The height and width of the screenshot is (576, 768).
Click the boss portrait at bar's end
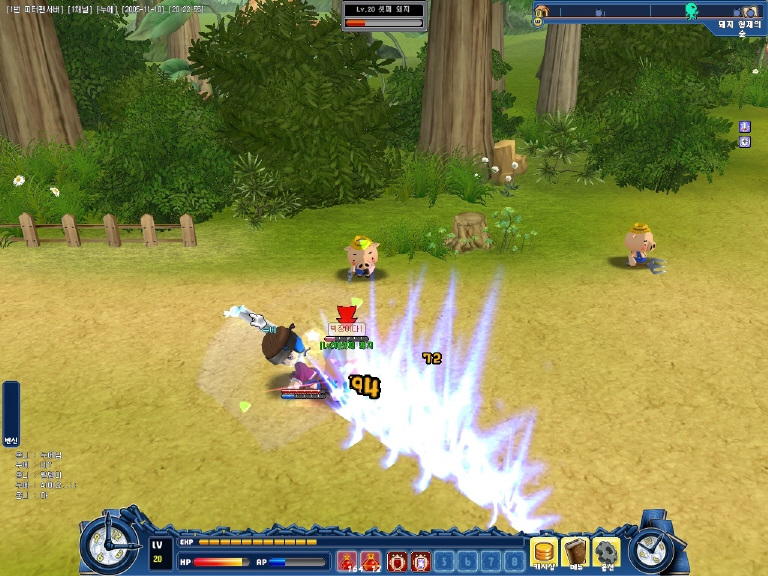749,11
